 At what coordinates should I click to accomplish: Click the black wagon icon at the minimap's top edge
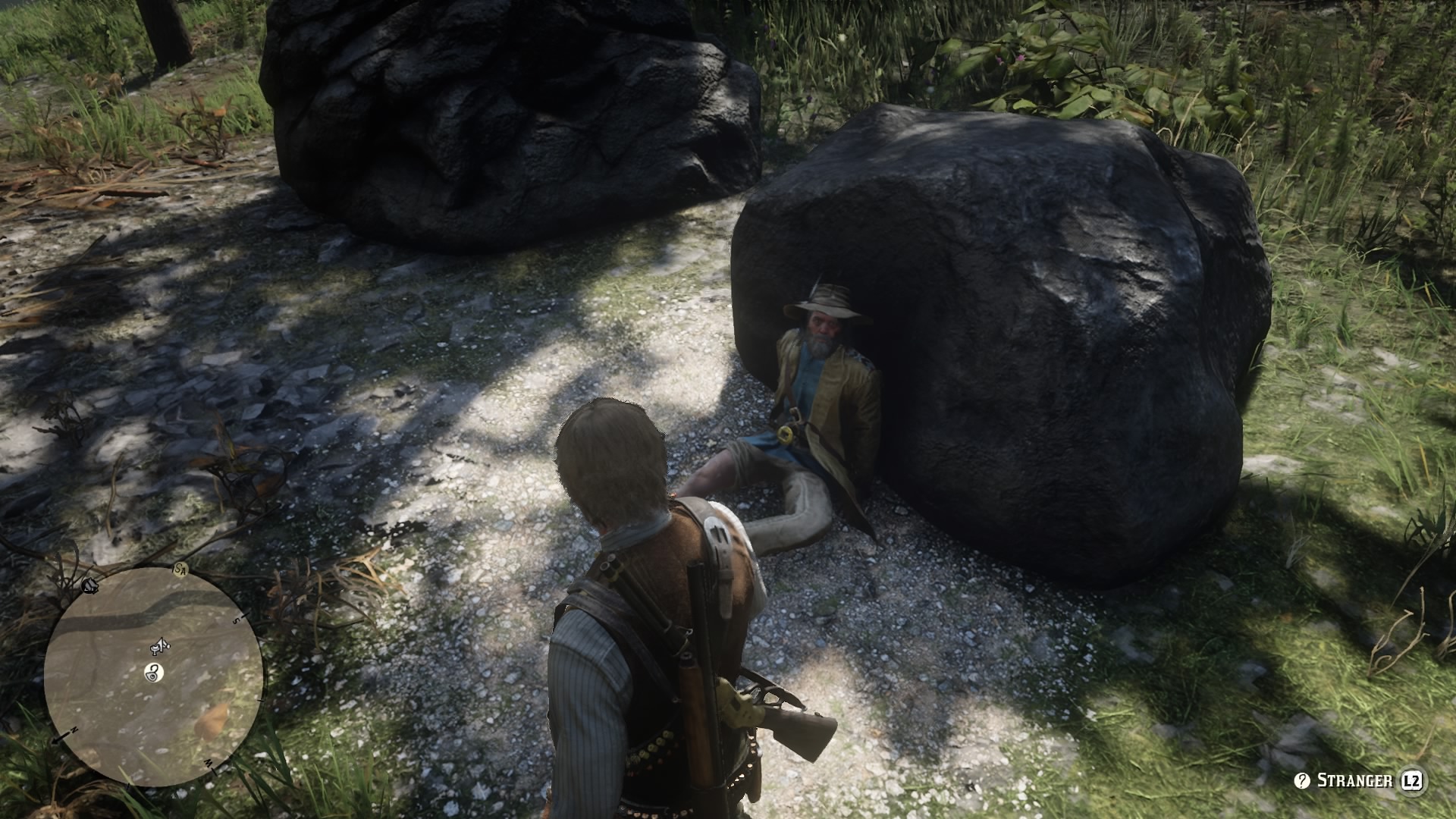point(89,587)
